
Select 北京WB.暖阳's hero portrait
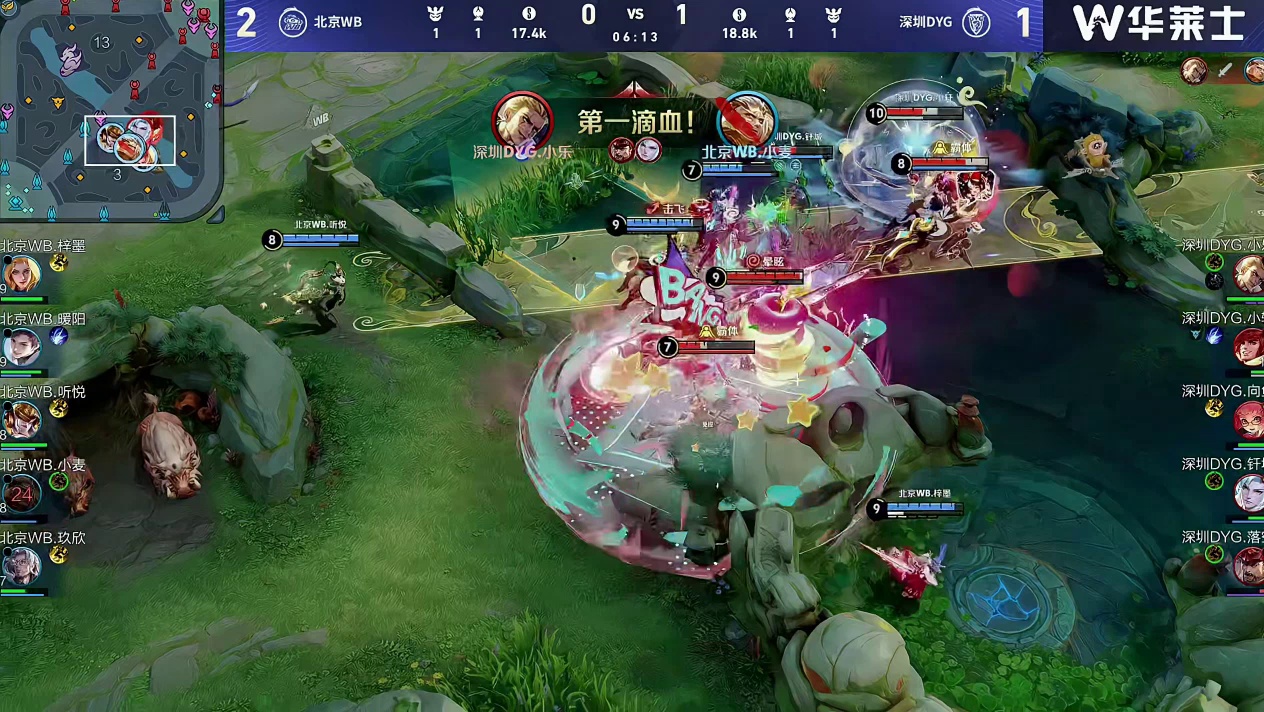(x=20, y=347)
